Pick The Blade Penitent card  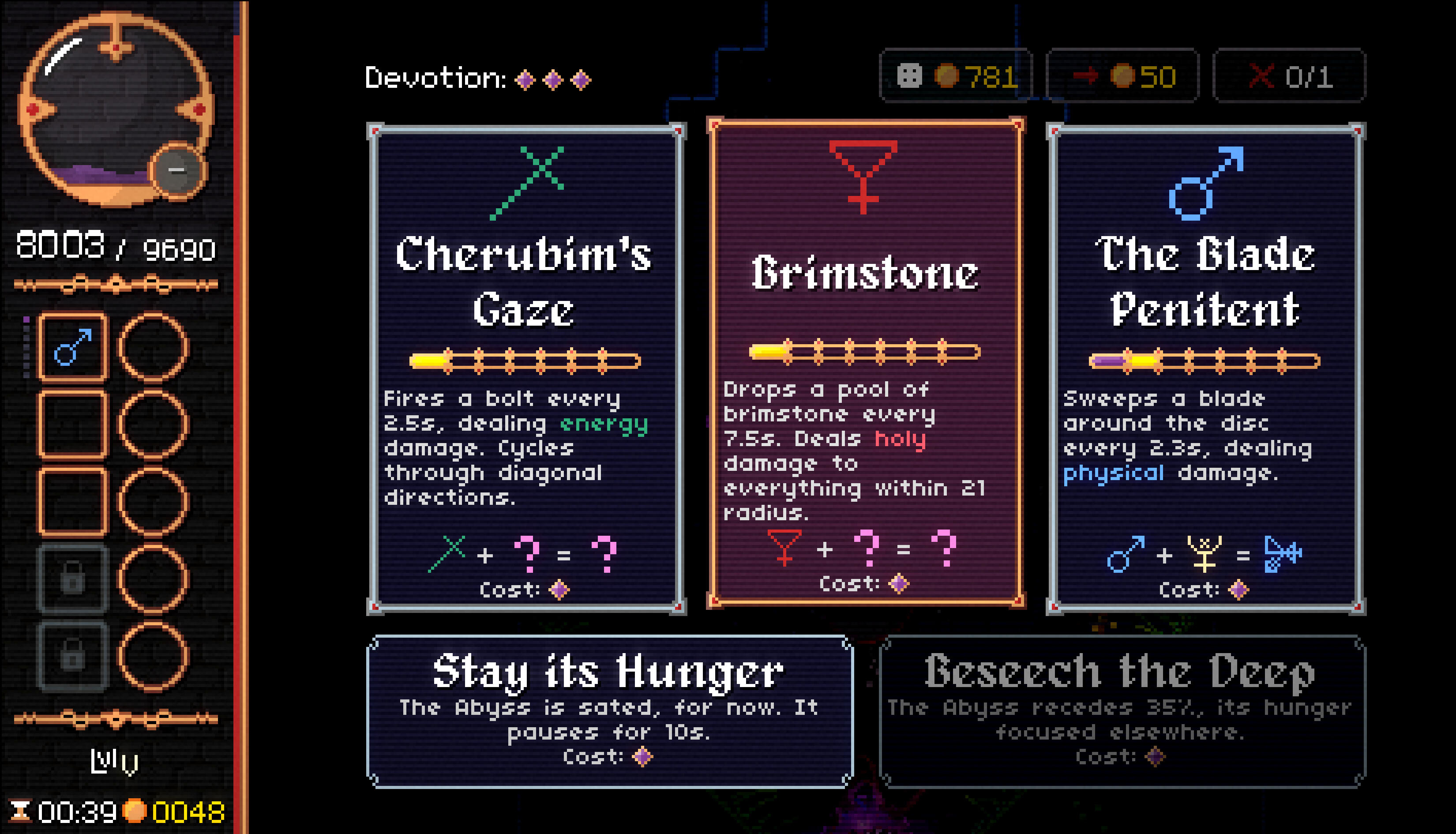(x=1205, y=368)
